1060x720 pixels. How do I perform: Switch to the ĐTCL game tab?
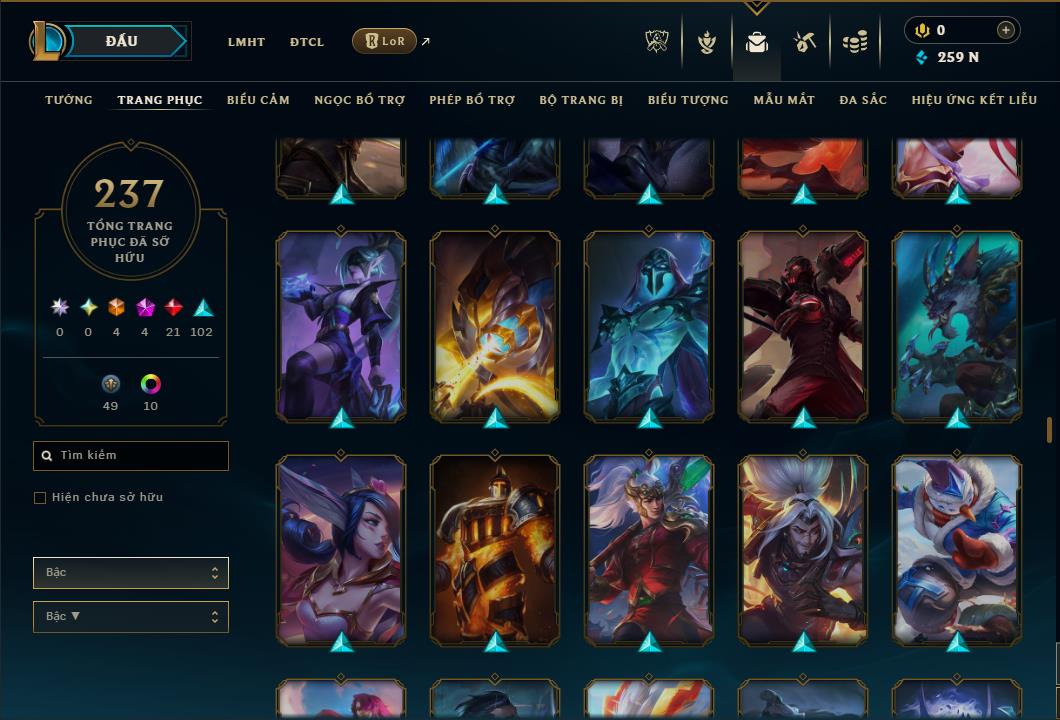point(307,42)
